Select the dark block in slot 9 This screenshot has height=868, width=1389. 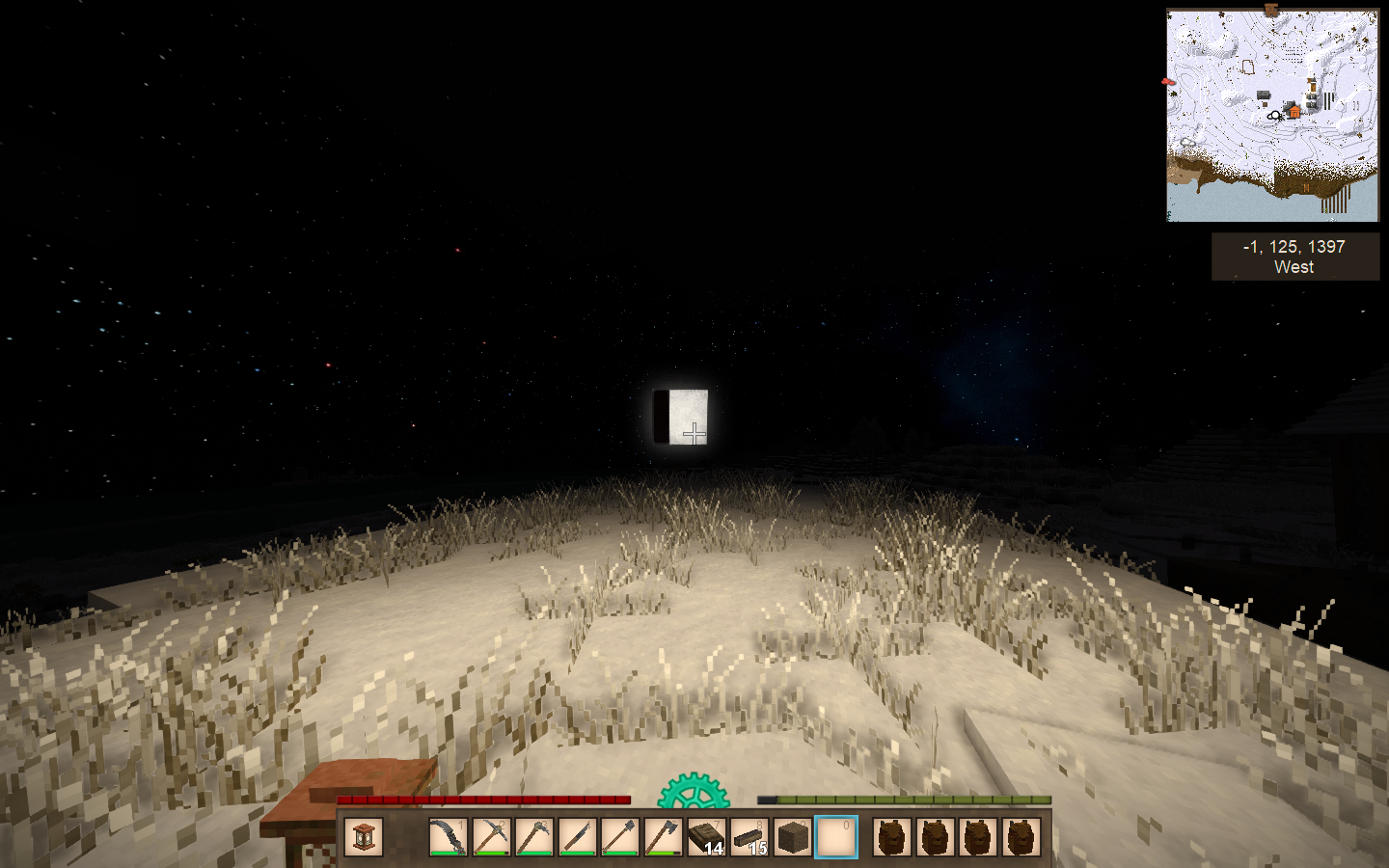[792, 837]
